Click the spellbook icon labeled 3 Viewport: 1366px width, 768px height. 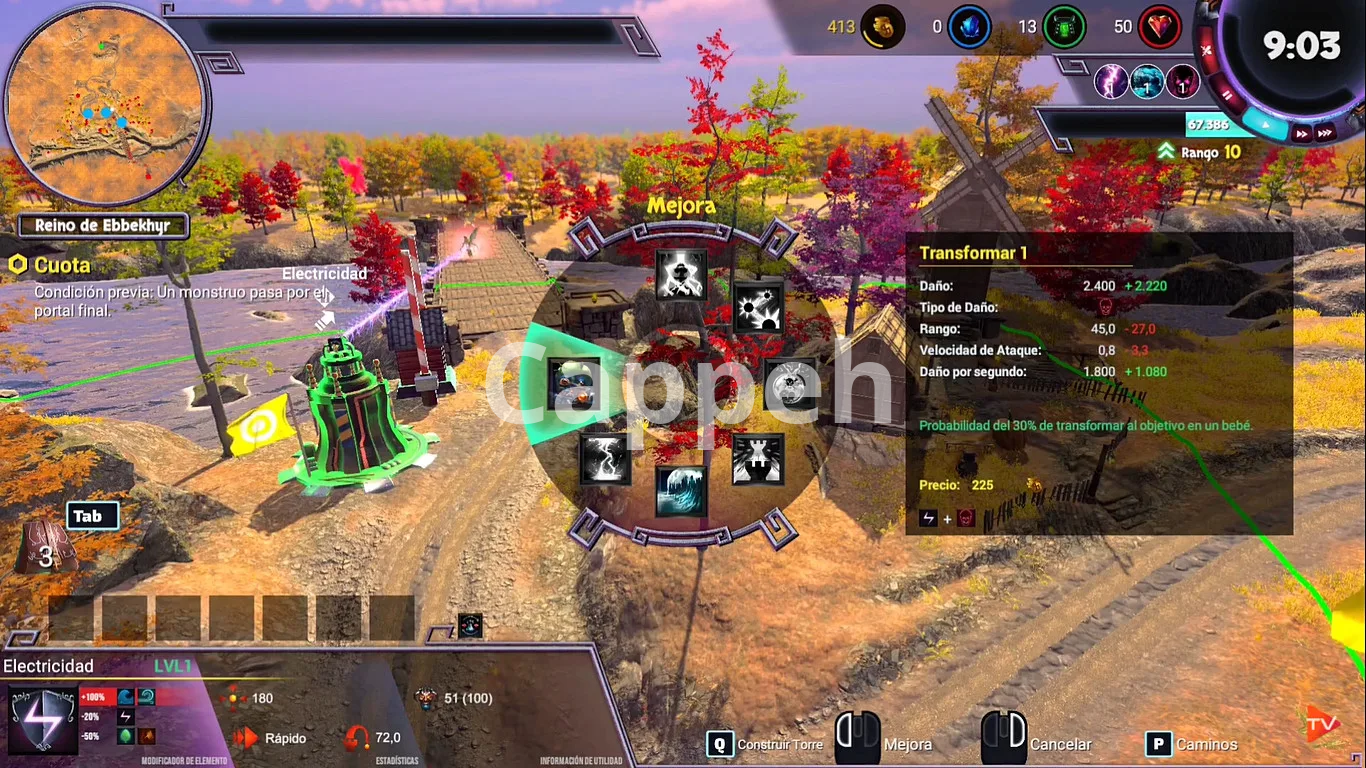pos(45,548)
